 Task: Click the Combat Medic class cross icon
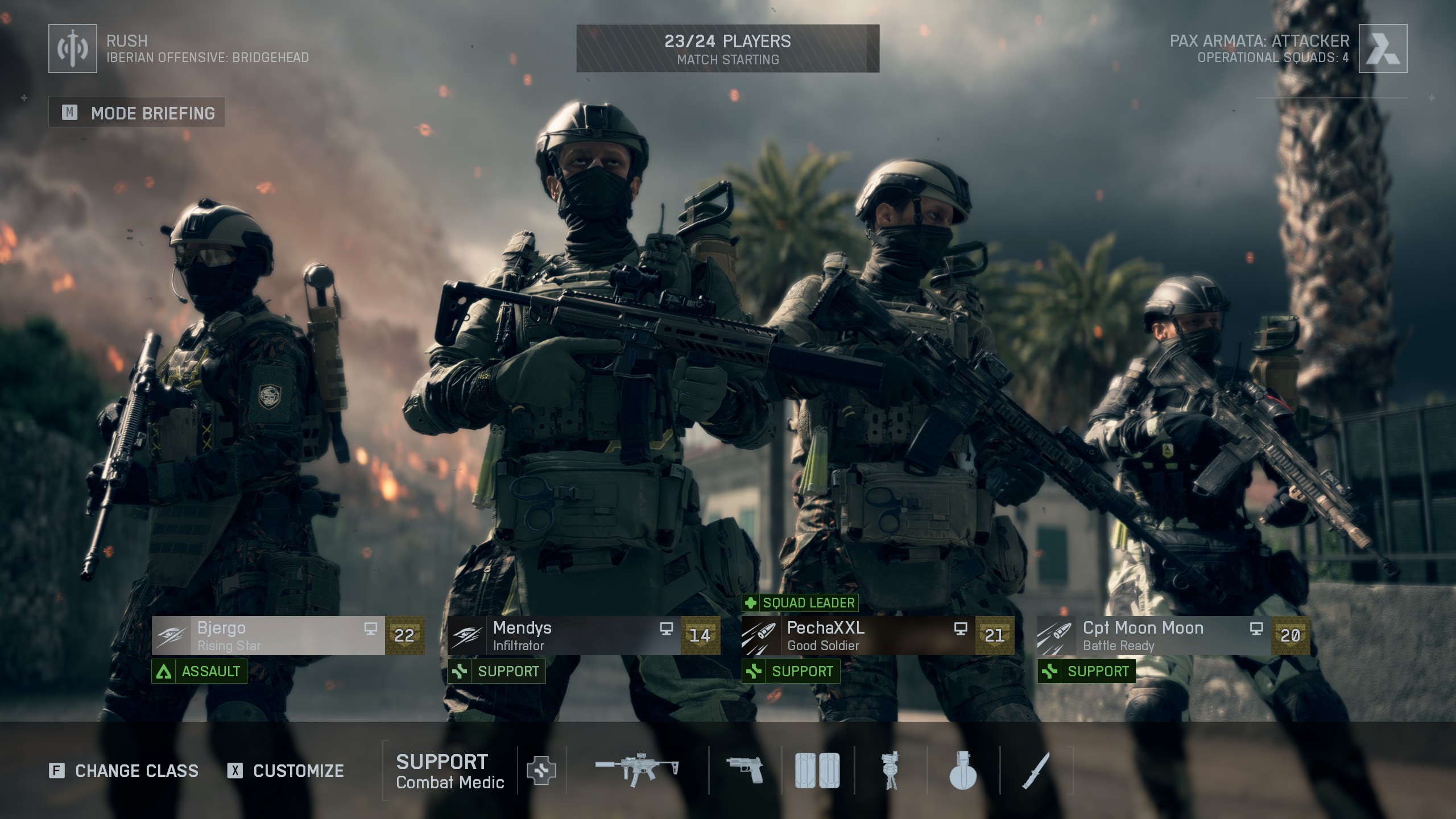(541, 771)
